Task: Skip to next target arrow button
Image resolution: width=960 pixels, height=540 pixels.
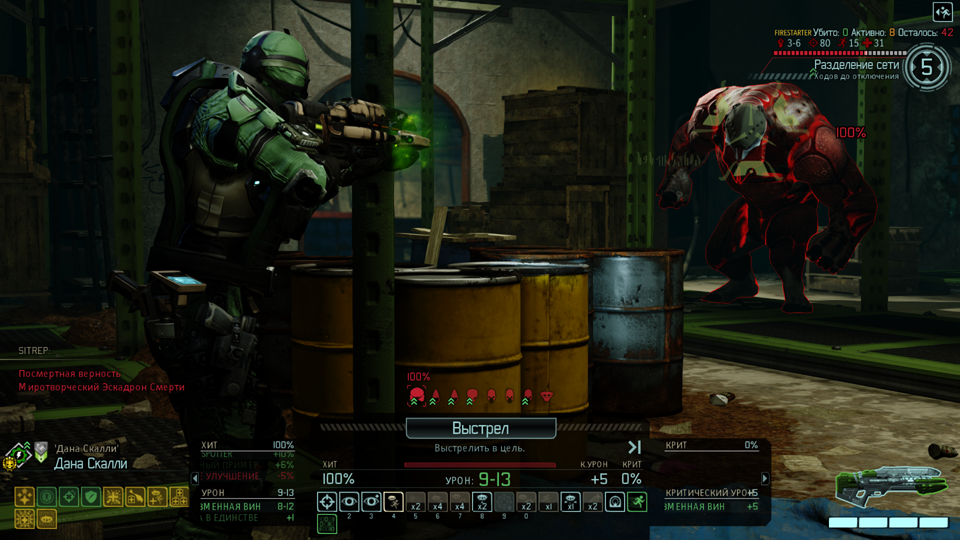Action: (x=634, y=447)
